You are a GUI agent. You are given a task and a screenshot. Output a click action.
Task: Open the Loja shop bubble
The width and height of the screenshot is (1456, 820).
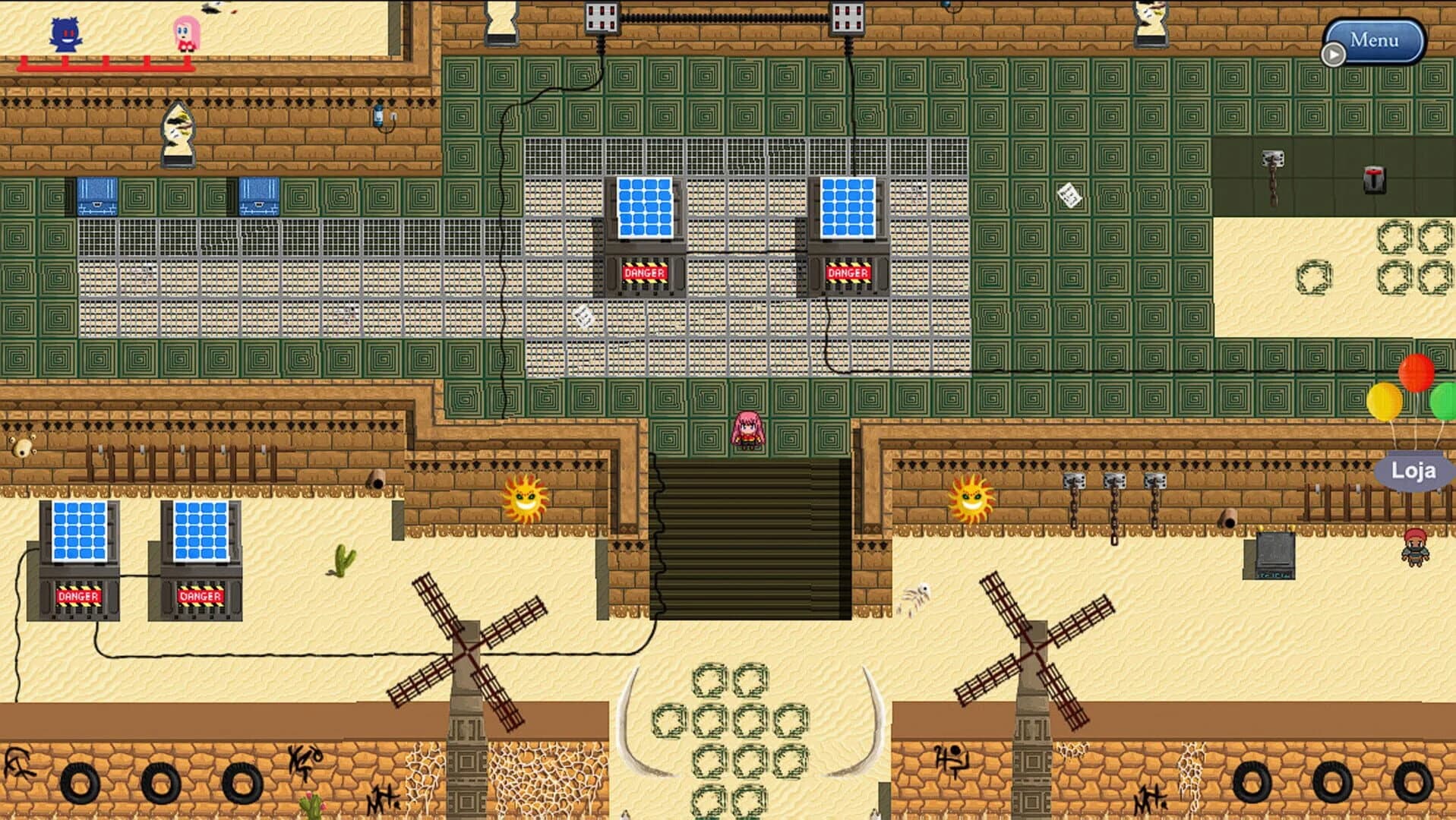pos(1413,469)
